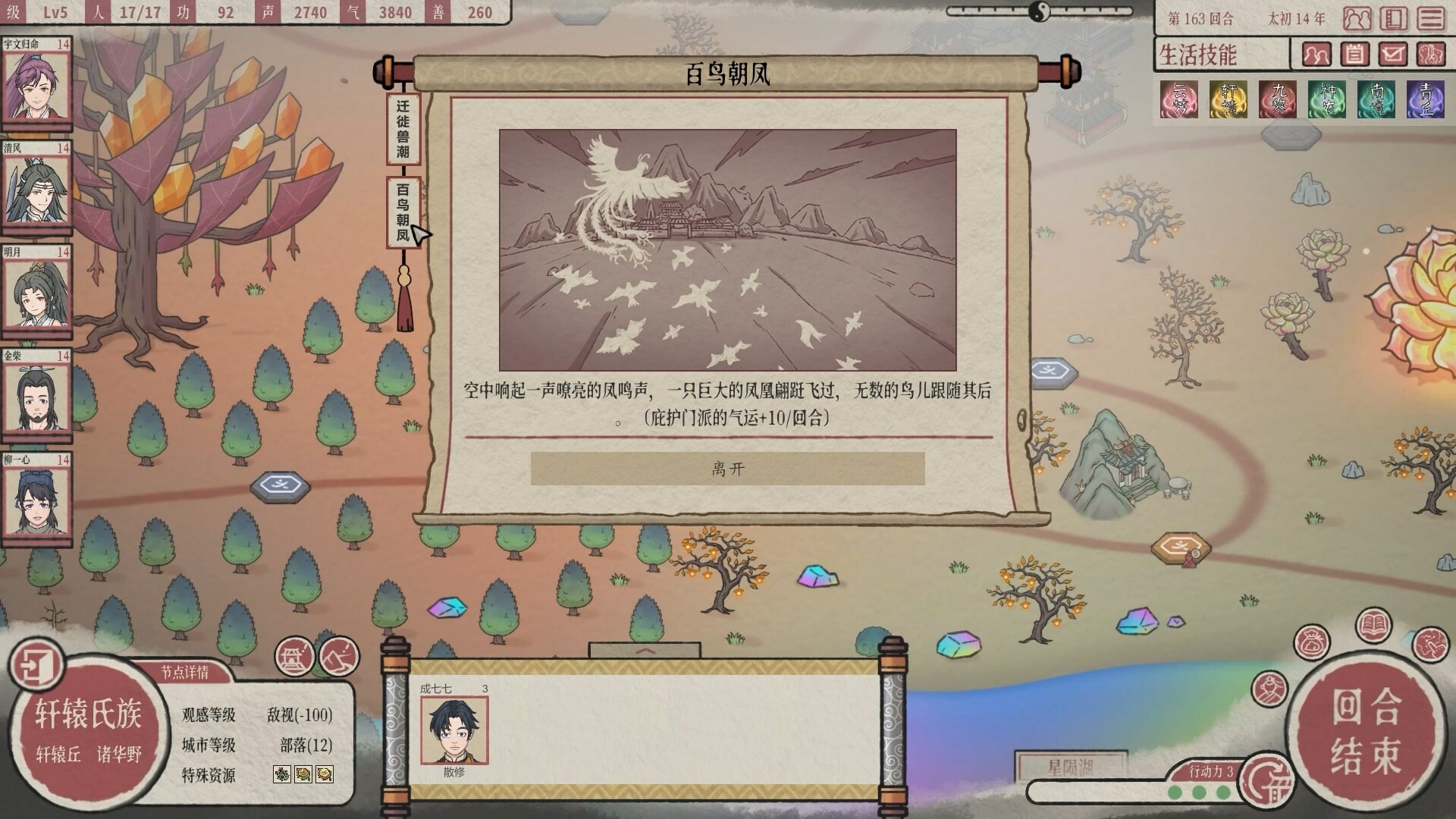
Task: Select the green 神农 sect skill icon
Action: pyautogui.click(x=1327, y=99)
